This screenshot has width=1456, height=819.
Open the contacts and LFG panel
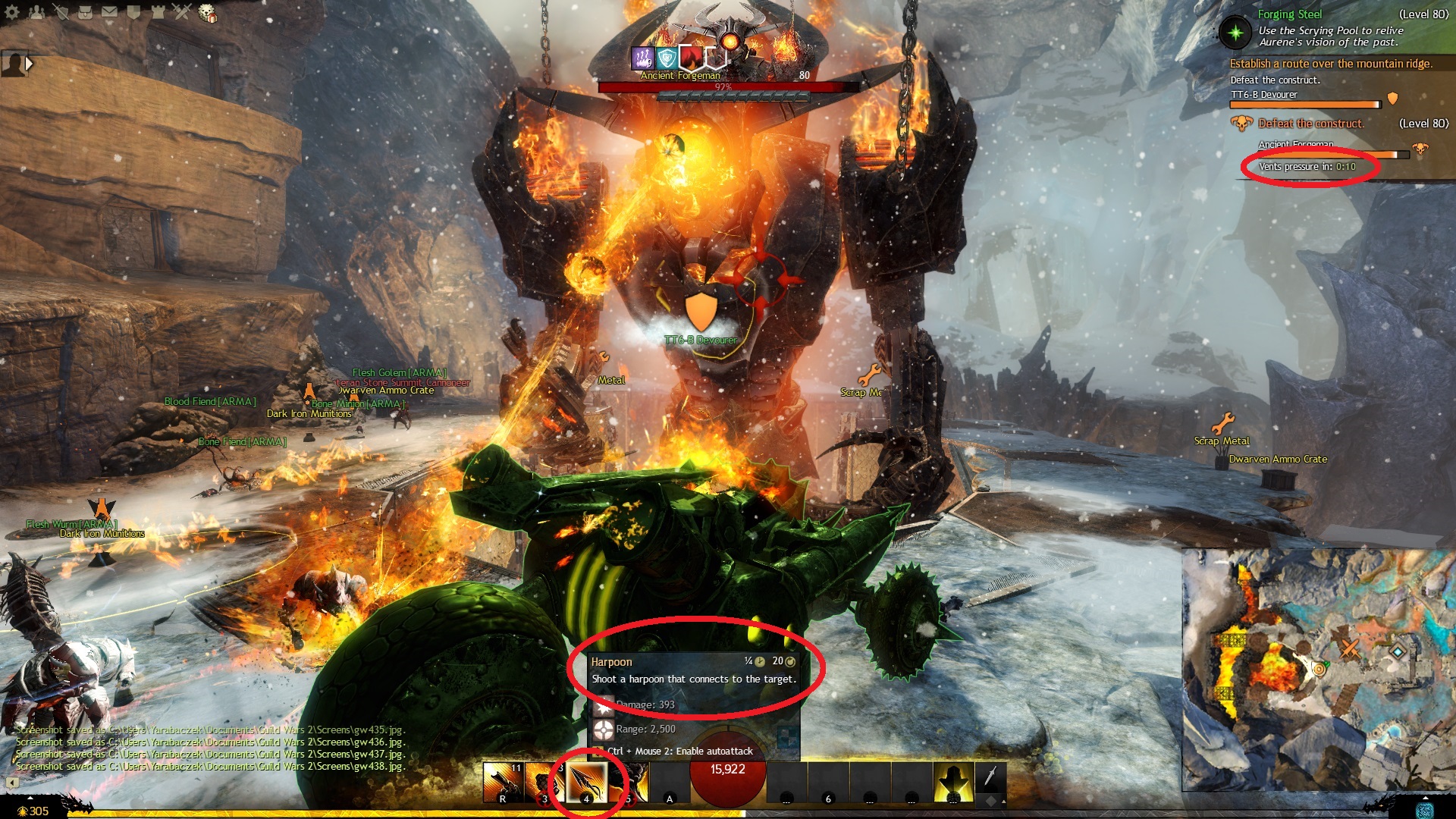tap(36, 12)
